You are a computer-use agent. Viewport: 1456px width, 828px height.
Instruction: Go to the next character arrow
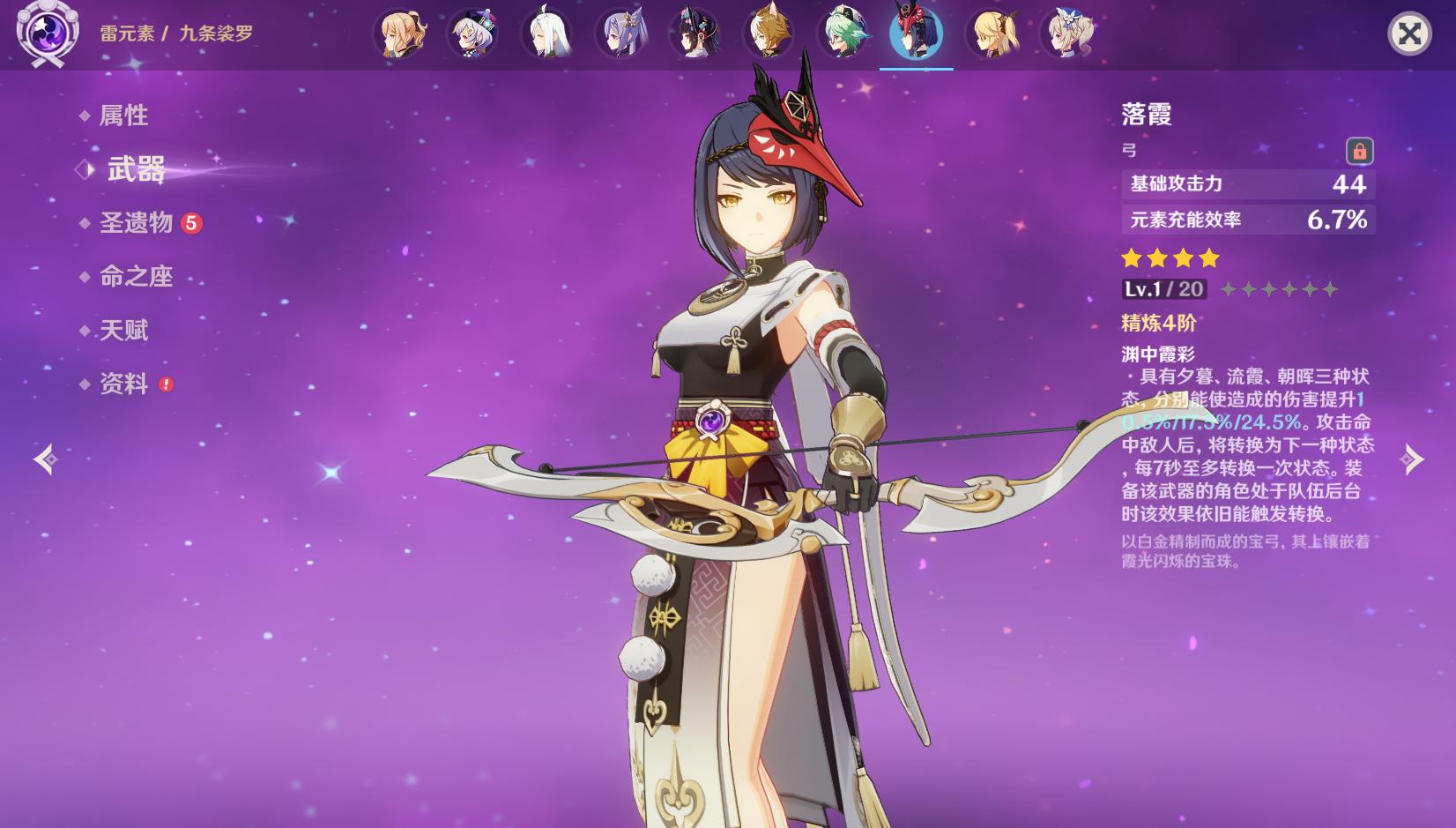(x=1413, y=459)
